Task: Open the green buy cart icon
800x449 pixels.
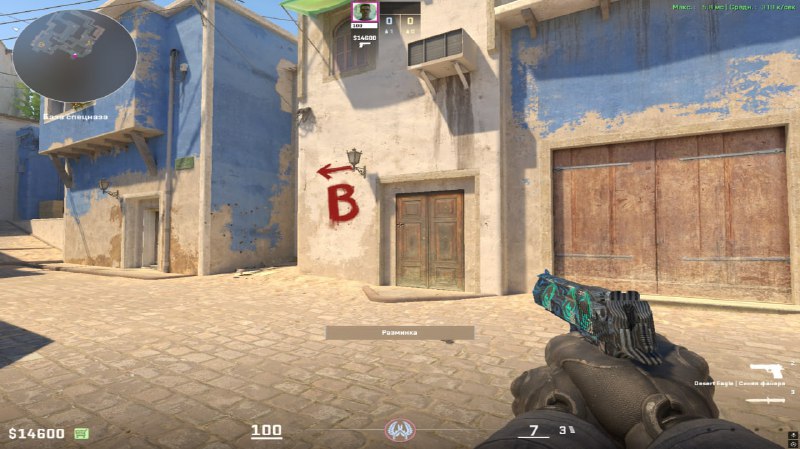Action: [81, 433]
